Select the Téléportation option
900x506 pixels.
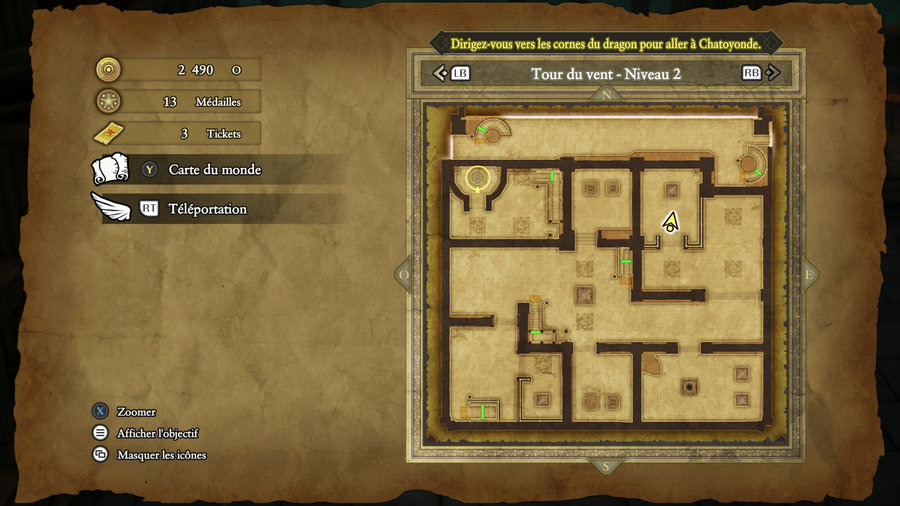(206, 209)
